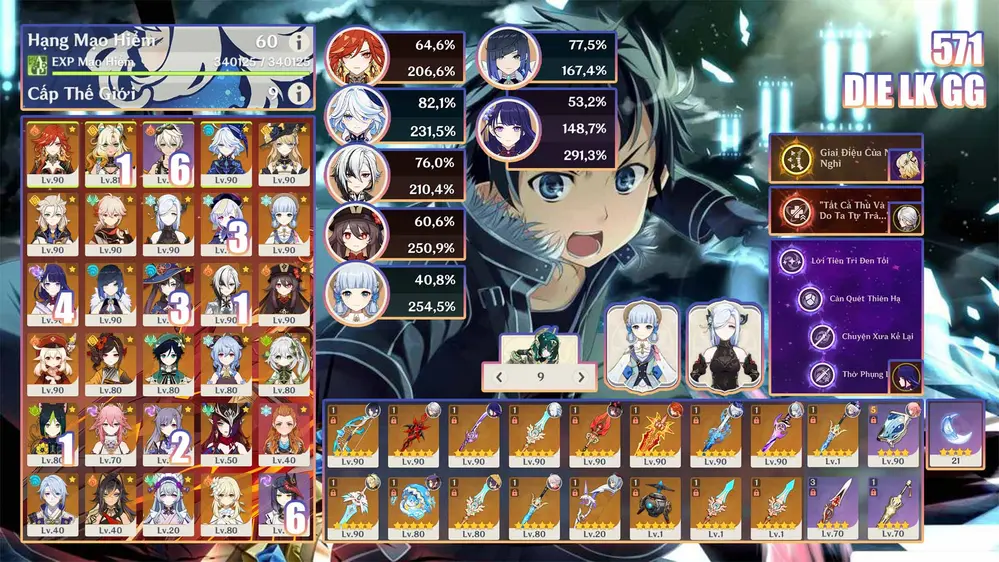Advance to the next page with the right arrow
The height and width of the screenshot is (562, 999).
[580, 377]
